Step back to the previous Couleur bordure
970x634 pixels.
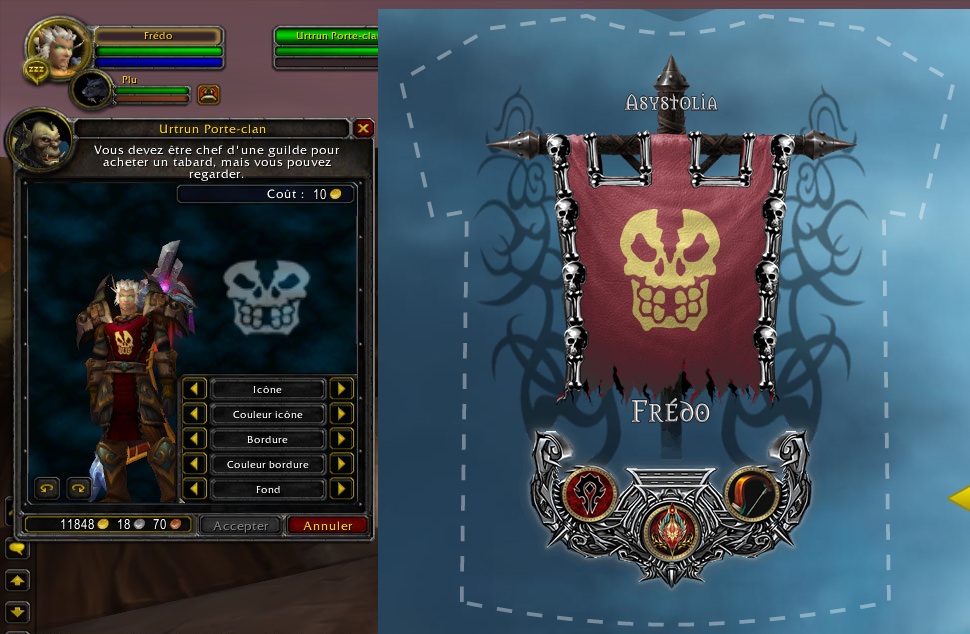[194, 464]
